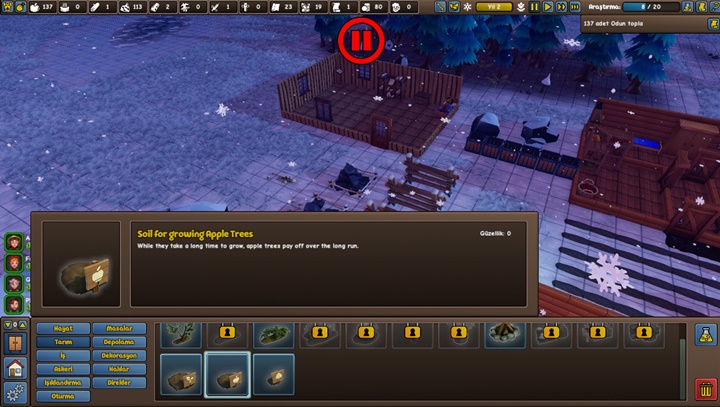
Task: Open the blue potion flask button
Action: click(x=704, y=334)
